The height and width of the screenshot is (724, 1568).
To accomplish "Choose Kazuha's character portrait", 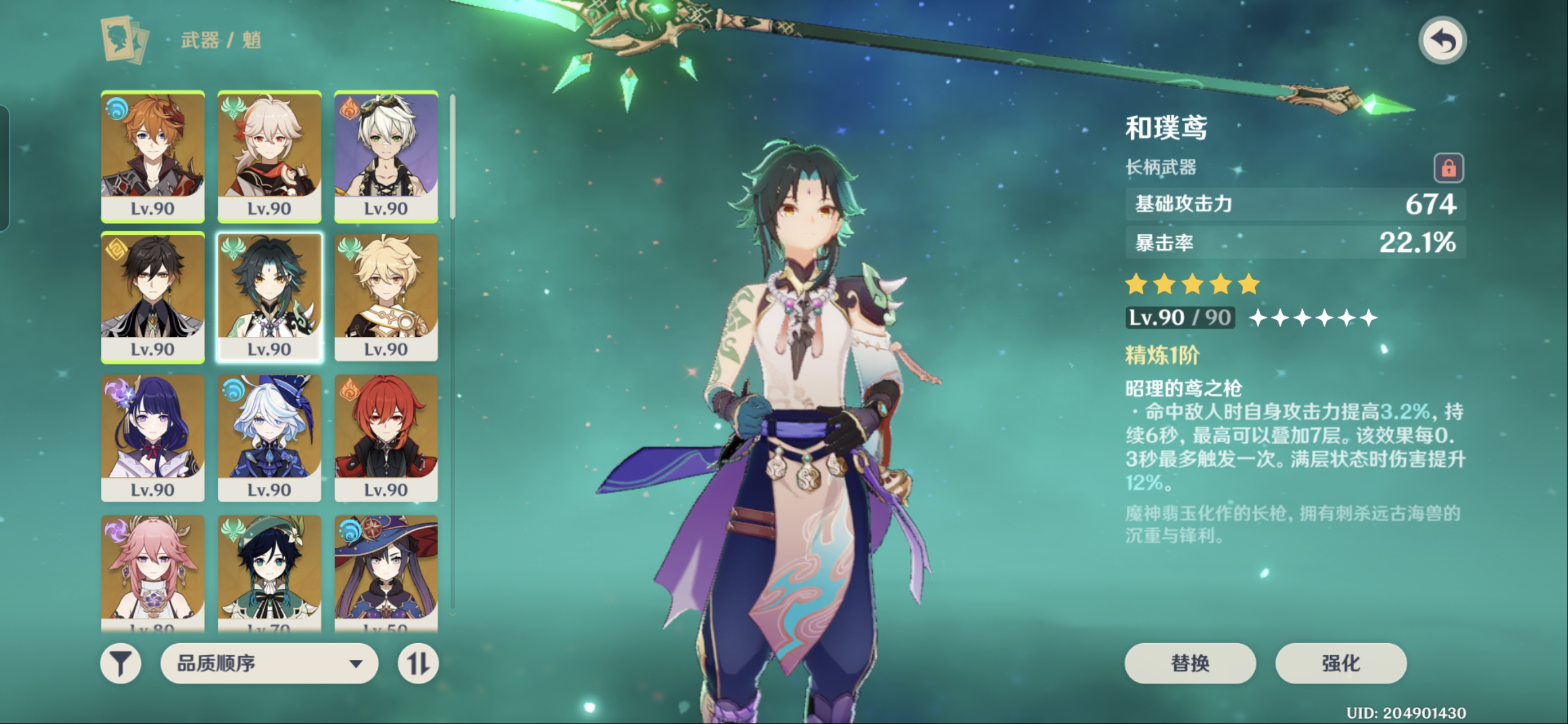I will tap(269, 156).
